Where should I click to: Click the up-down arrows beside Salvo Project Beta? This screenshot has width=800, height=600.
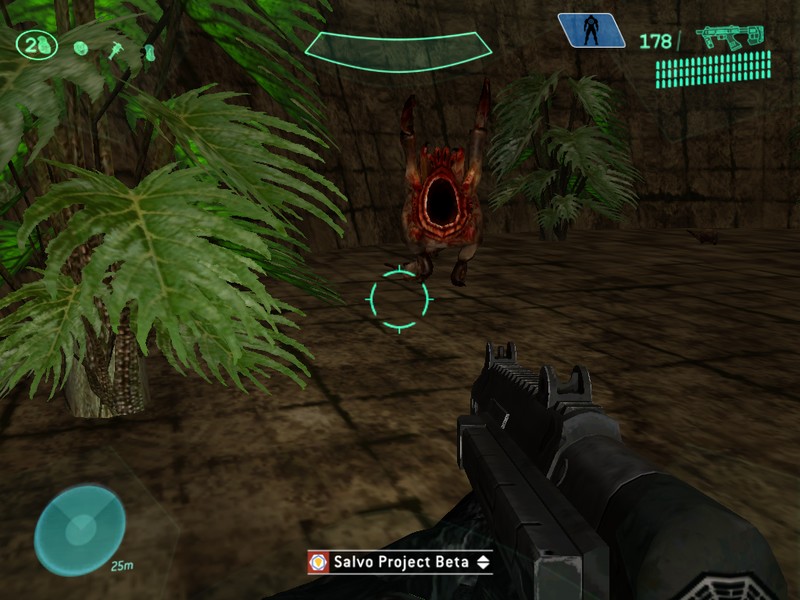click(483, 562)
